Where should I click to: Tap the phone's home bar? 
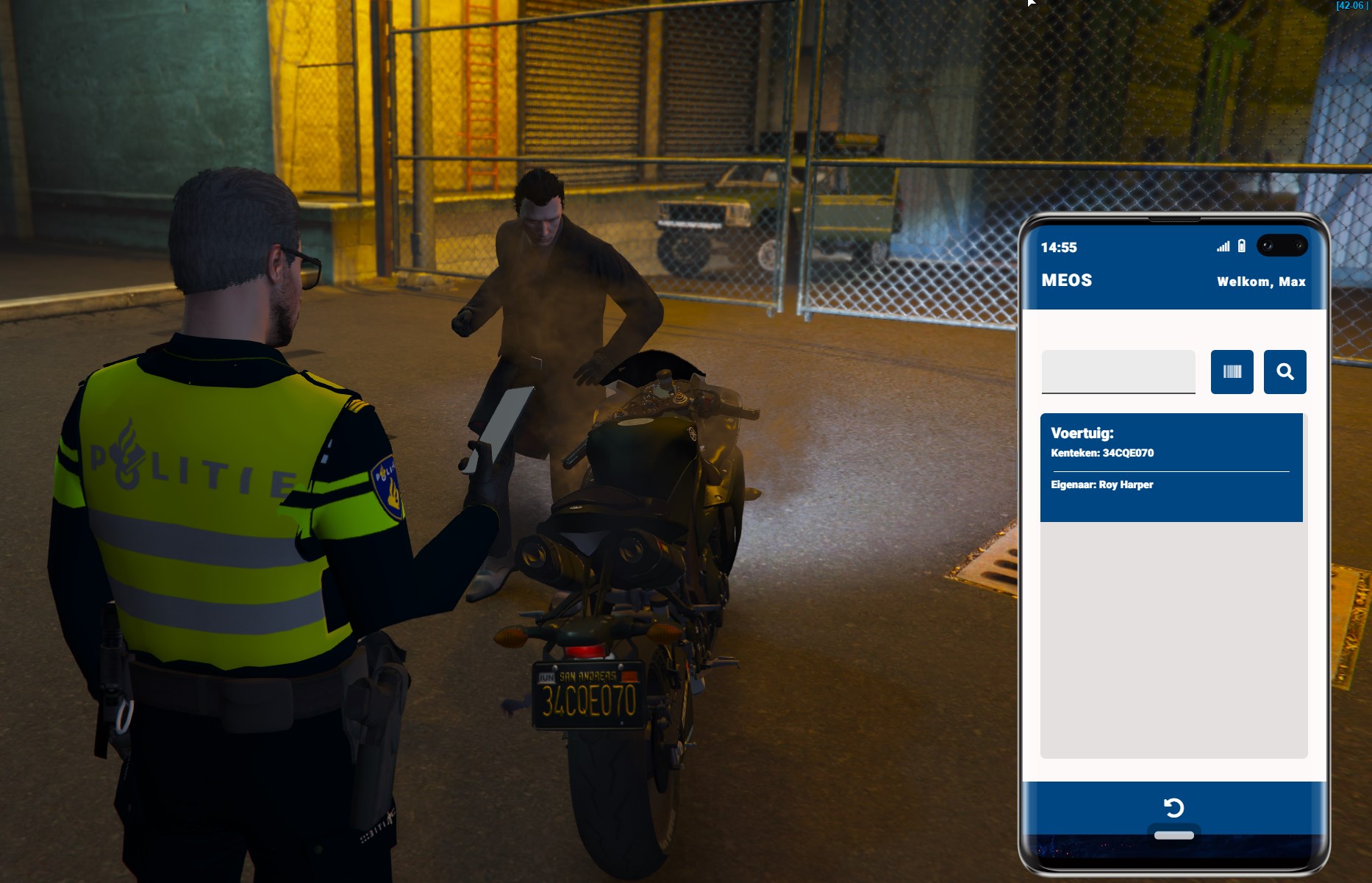click(1173, 835)
